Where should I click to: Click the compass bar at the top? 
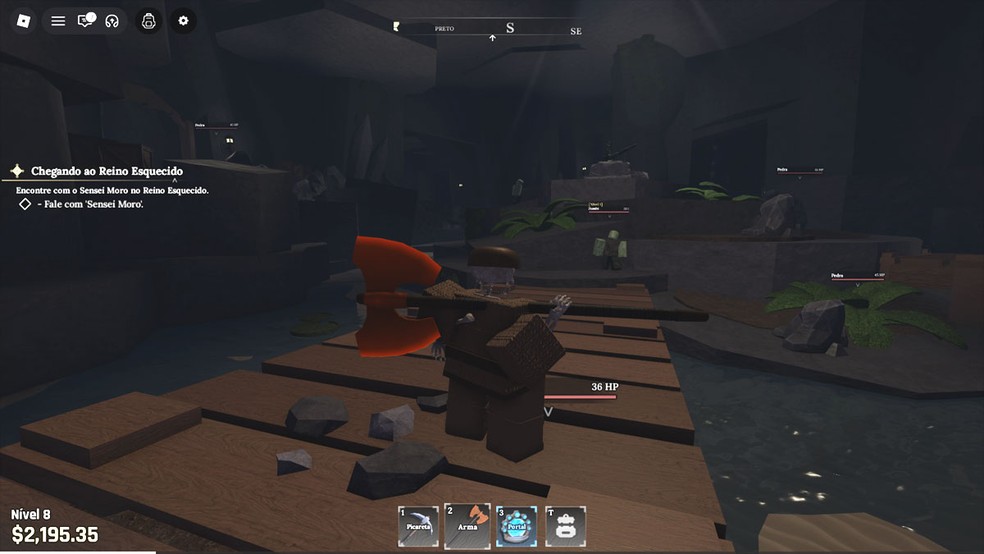click(x=490, y=30)
